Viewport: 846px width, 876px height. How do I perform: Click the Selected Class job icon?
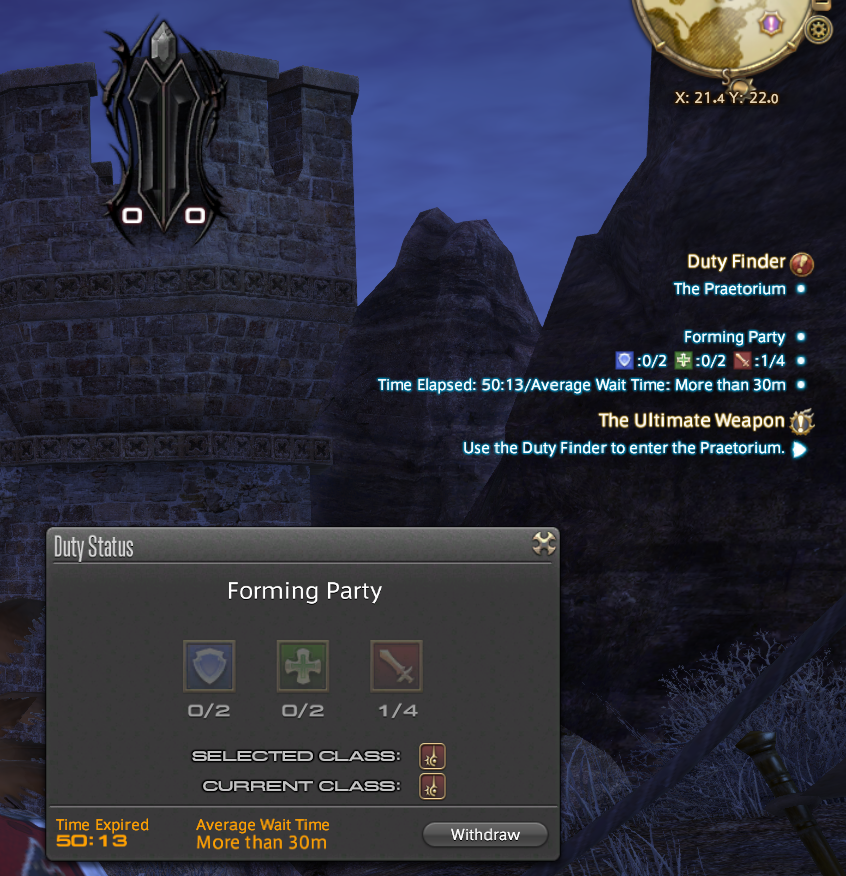tap(433, 756)
